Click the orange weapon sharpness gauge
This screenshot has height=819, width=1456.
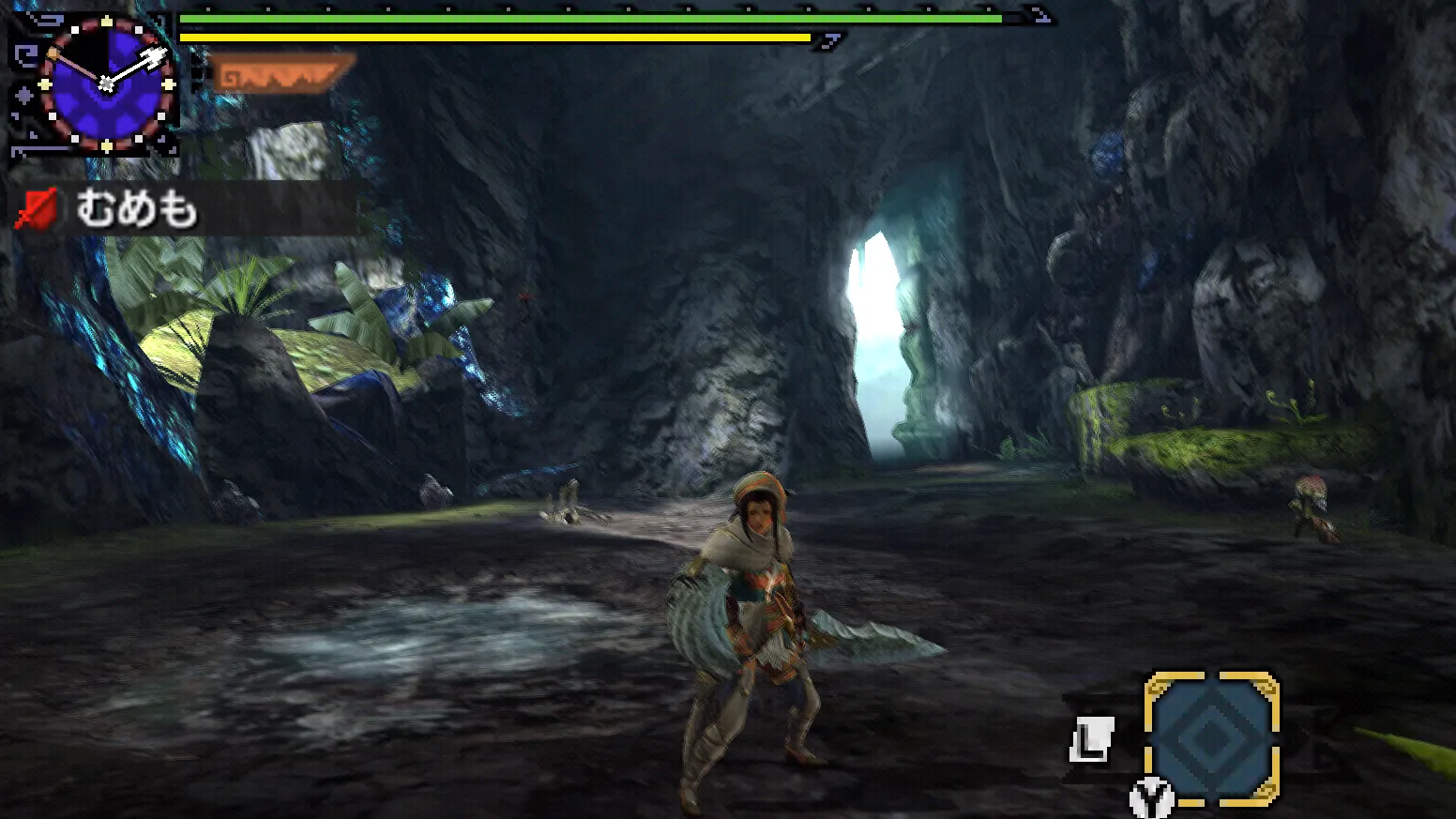(281, 73)
